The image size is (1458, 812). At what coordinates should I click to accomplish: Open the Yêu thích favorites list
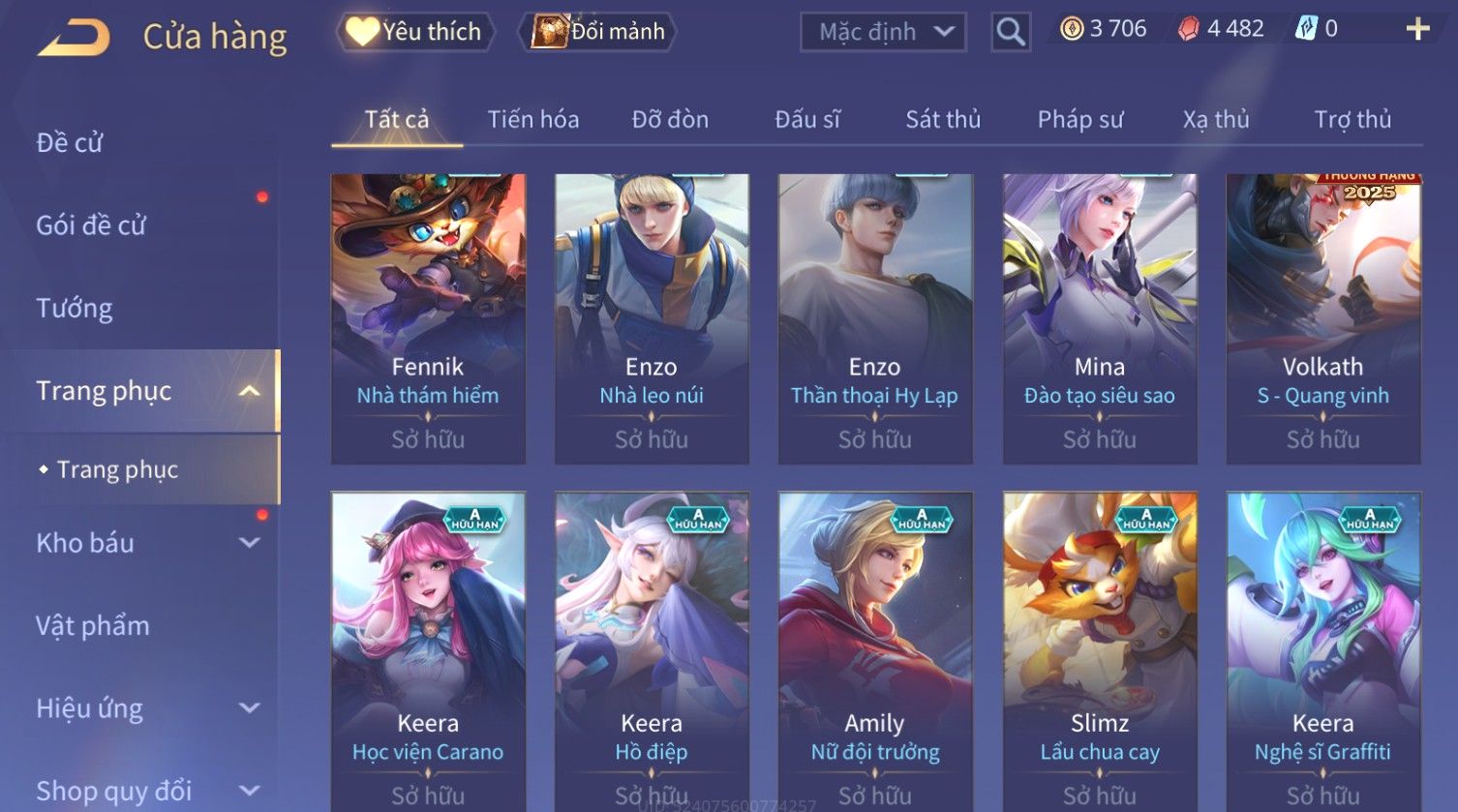(415, 32)
